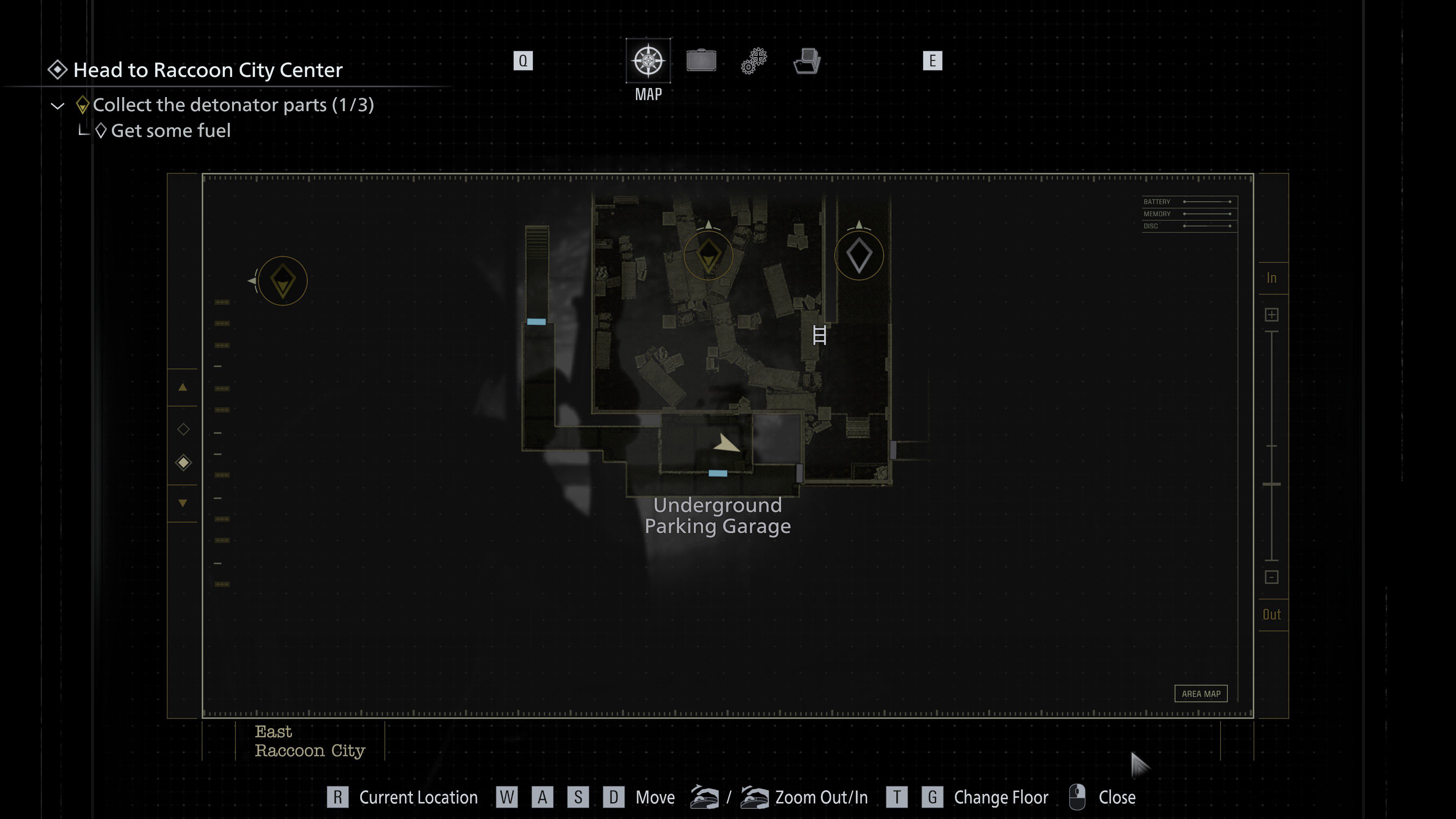1456x819 pixels.
Task: Click the E key tab indicator
Action: 933,61
